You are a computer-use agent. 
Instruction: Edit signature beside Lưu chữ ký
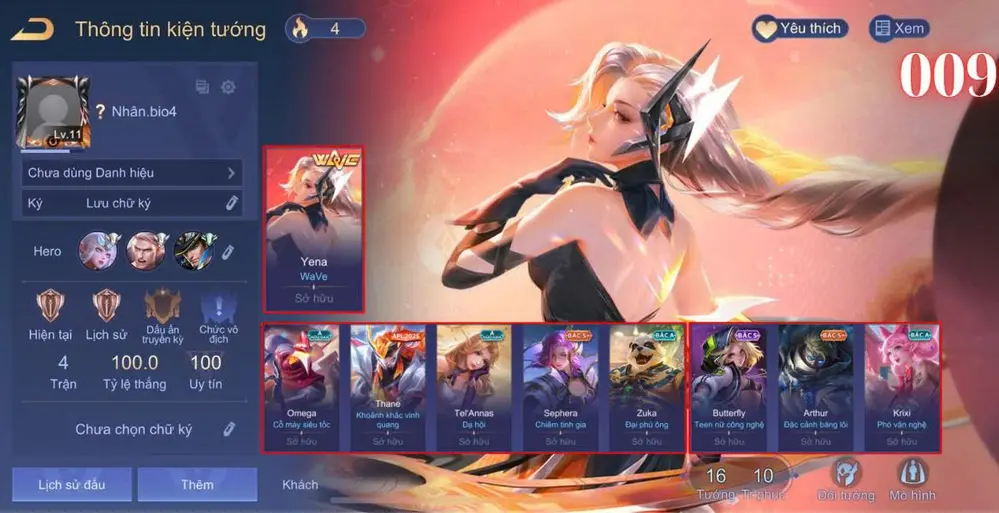231,203
